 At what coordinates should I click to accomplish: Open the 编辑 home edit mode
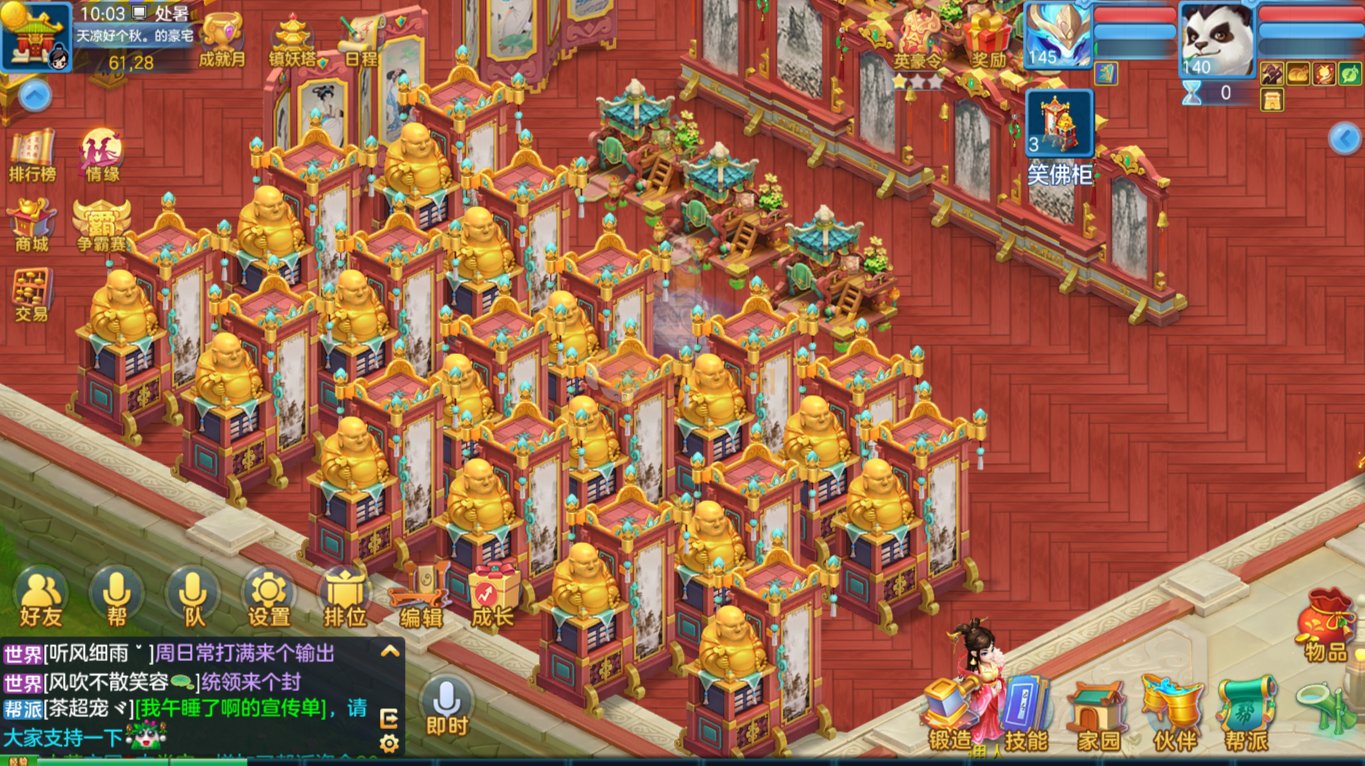(421, 595)
